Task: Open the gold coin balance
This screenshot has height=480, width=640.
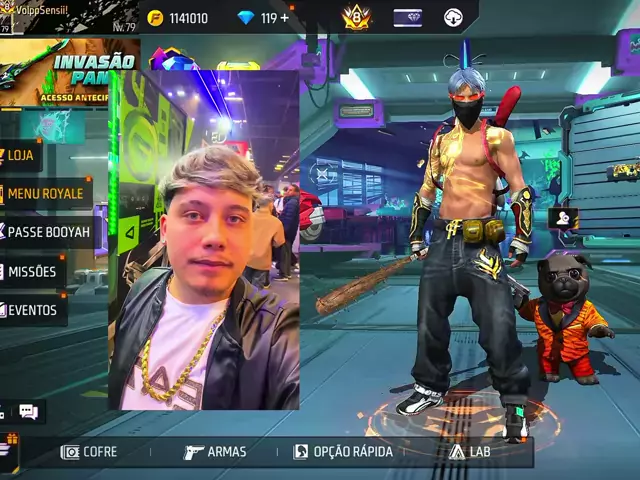Action: (x=178, y=18)
